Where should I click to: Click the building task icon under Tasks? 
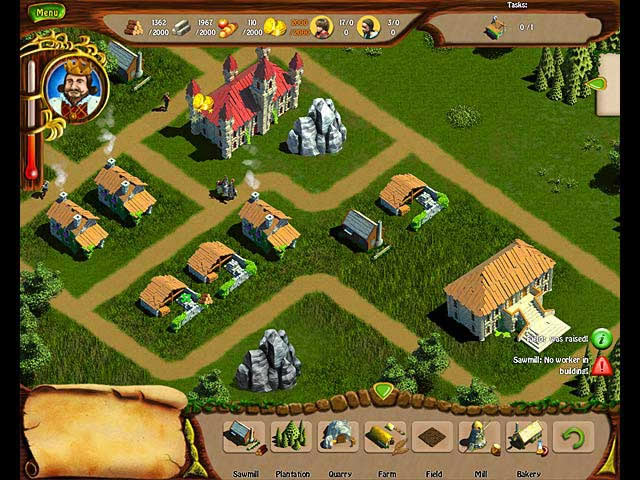coord(495,27)
